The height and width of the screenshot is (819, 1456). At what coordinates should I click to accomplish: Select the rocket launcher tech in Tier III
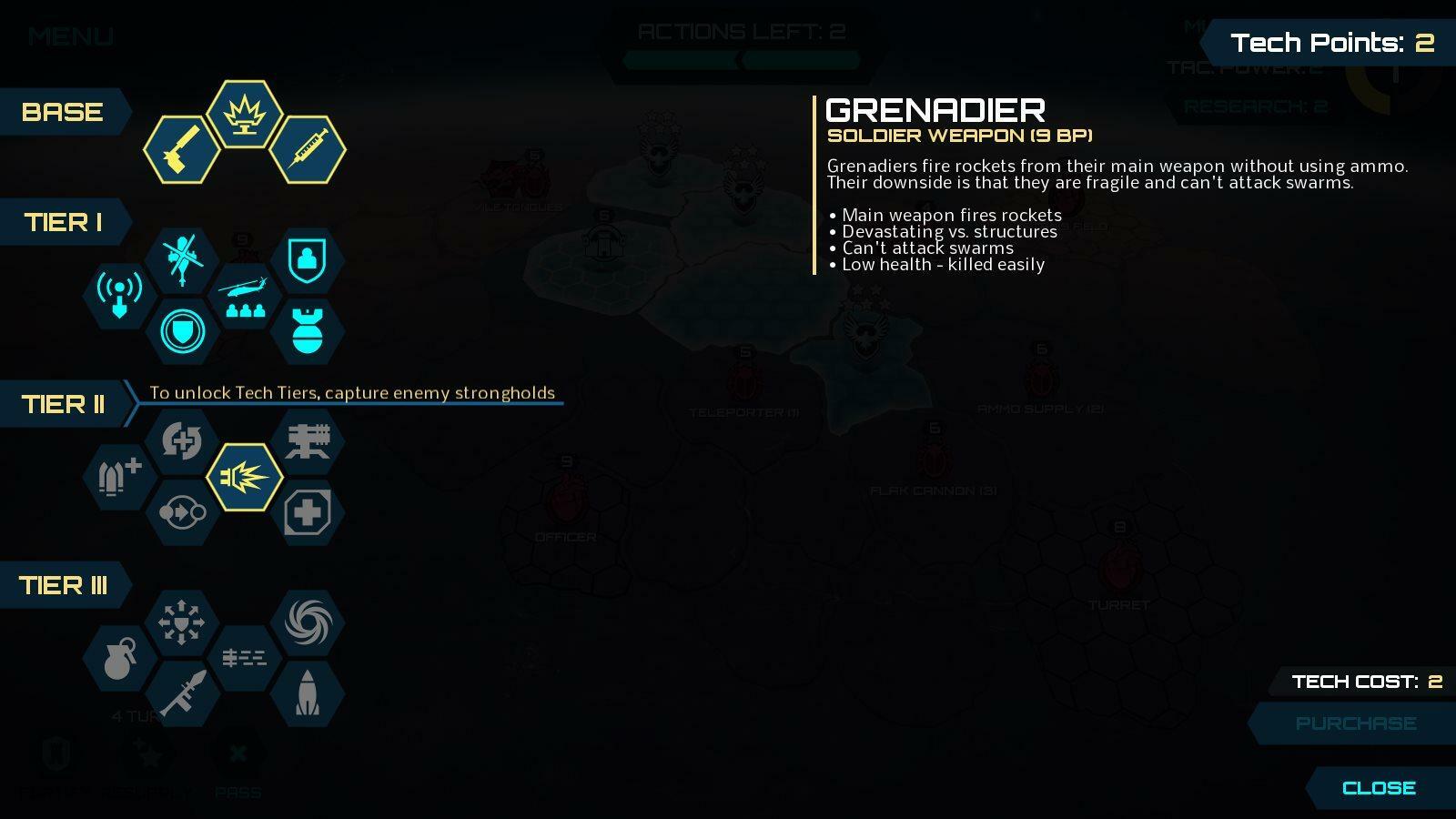click(x=182, y=694)
